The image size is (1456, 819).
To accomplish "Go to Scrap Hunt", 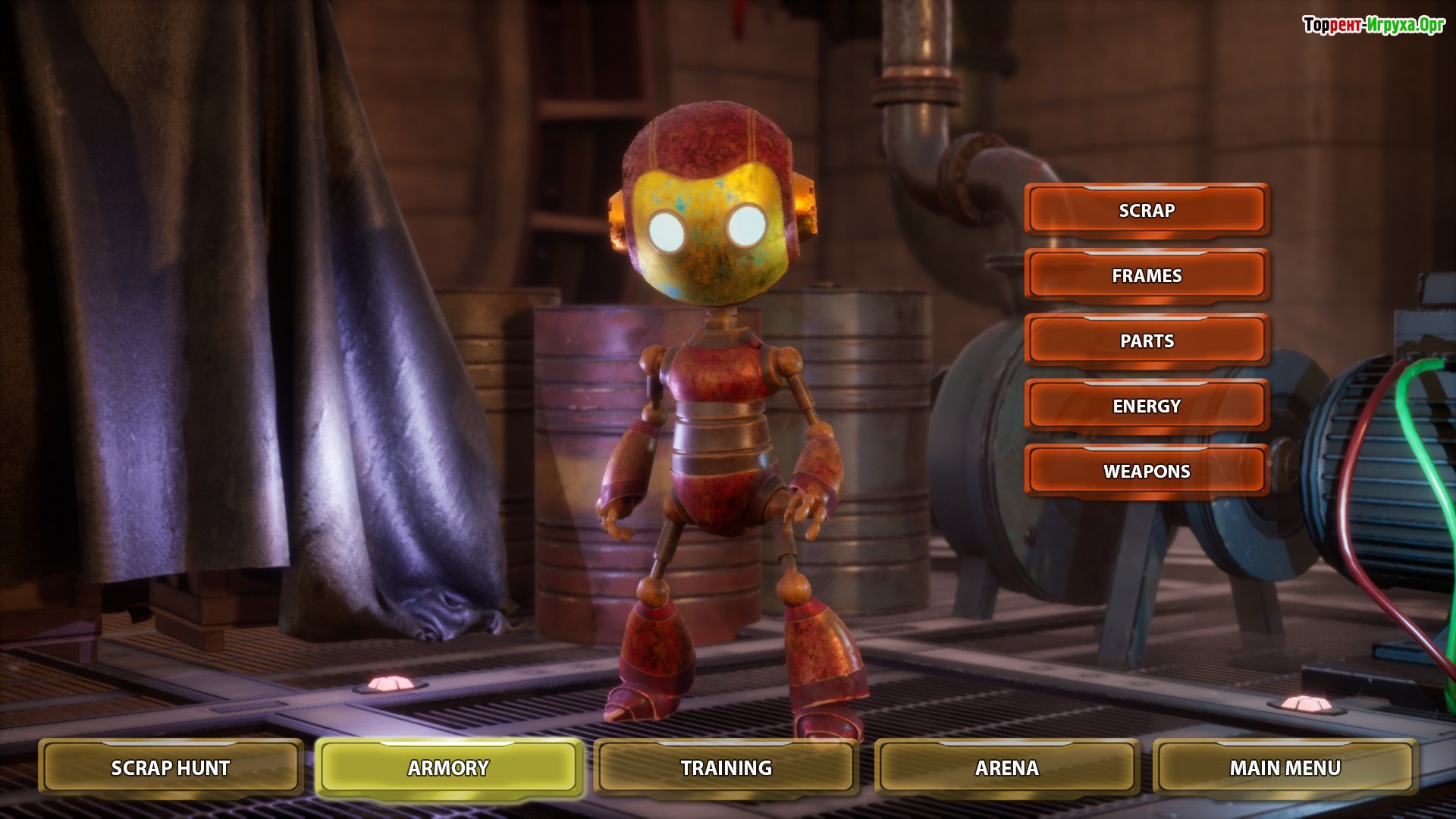I will [x=171, y=767].
